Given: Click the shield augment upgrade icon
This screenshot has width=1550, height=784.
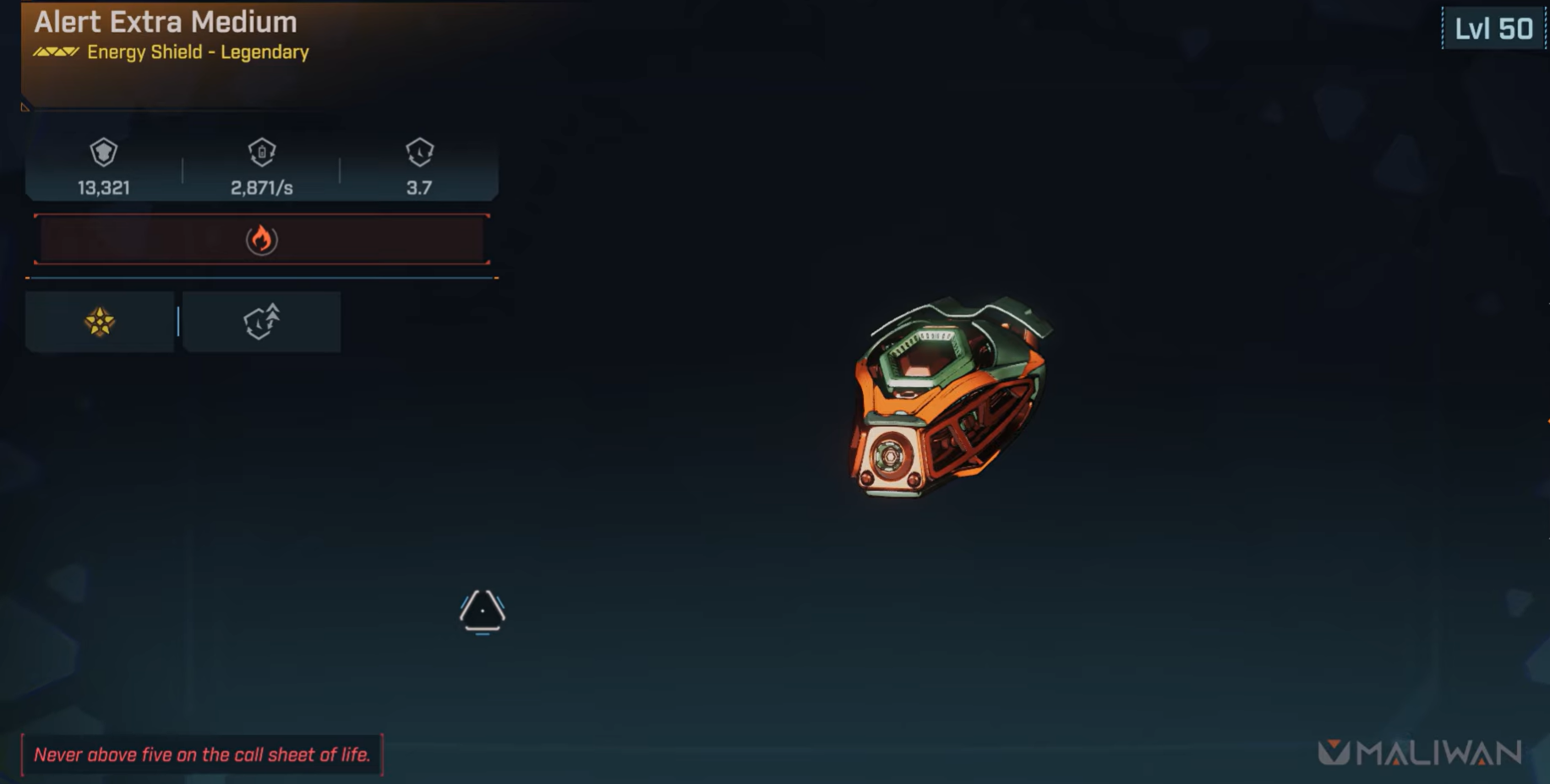Looking at the screenshot, I should (262, 322).
